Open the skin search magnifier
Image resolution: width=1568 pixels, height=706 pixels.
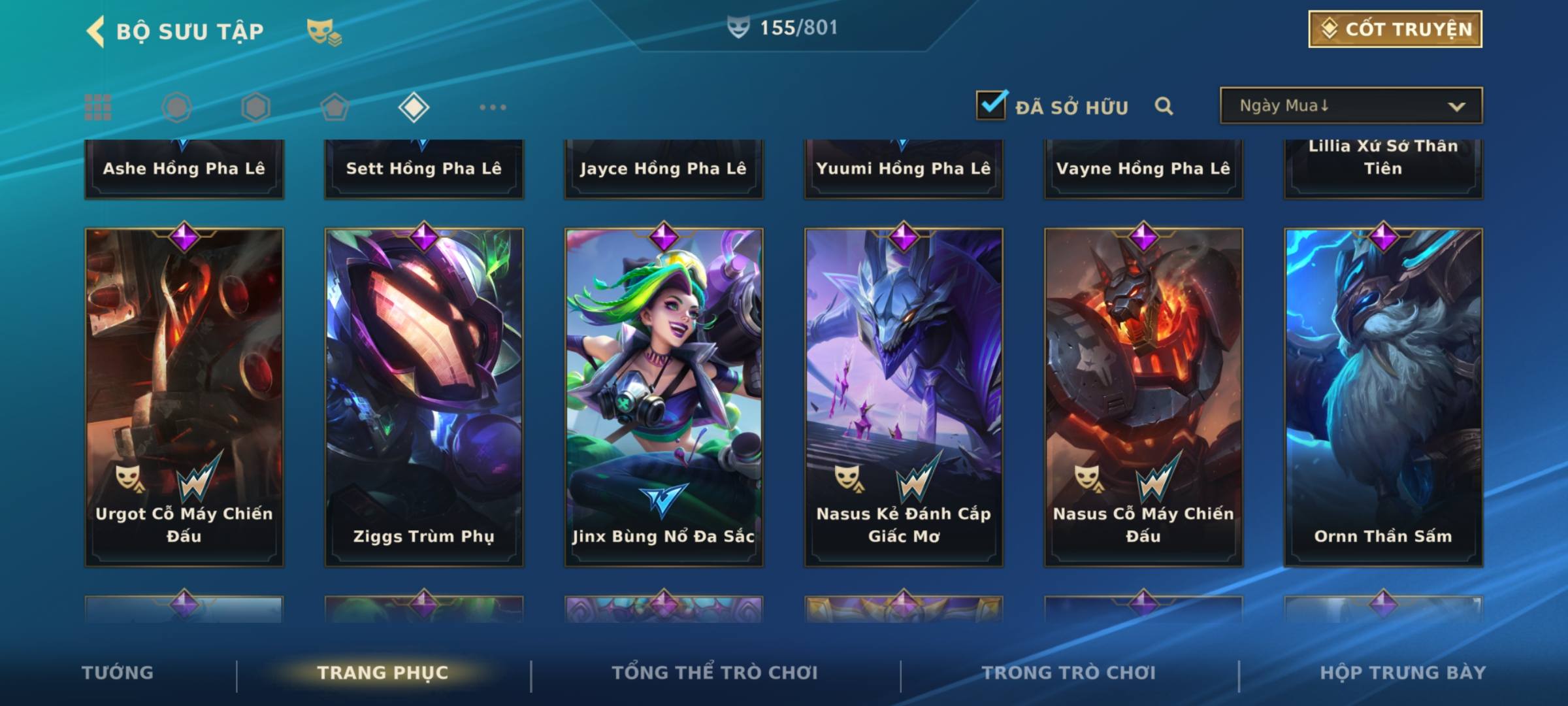pyautogui.click(x=1164, y=106)
